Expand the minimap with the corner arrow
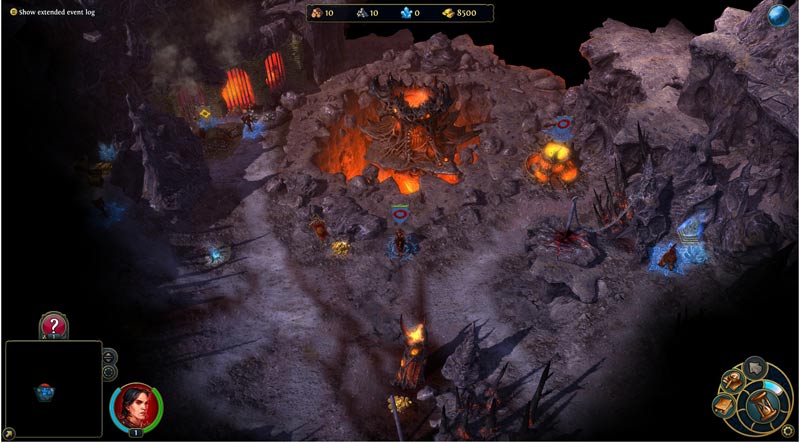This screenshot has height=443, width=800. point(8,435)
